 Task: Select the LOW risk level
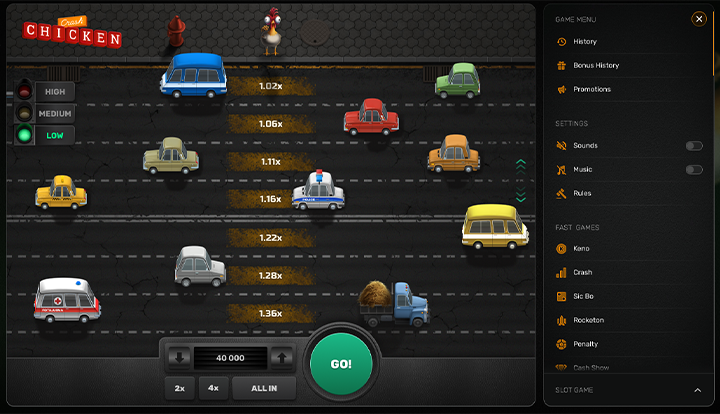[55, 135]
